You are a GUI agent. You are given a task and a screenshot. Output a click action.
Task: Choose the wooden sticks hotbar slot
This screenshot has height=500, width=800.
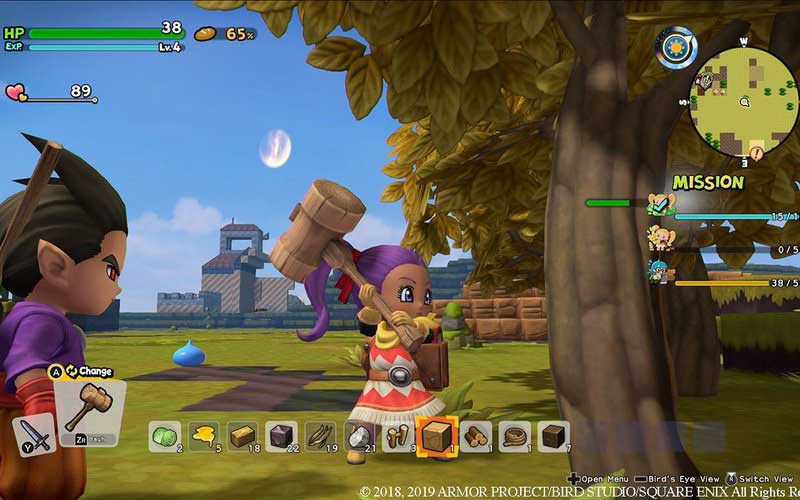(397, 436)
